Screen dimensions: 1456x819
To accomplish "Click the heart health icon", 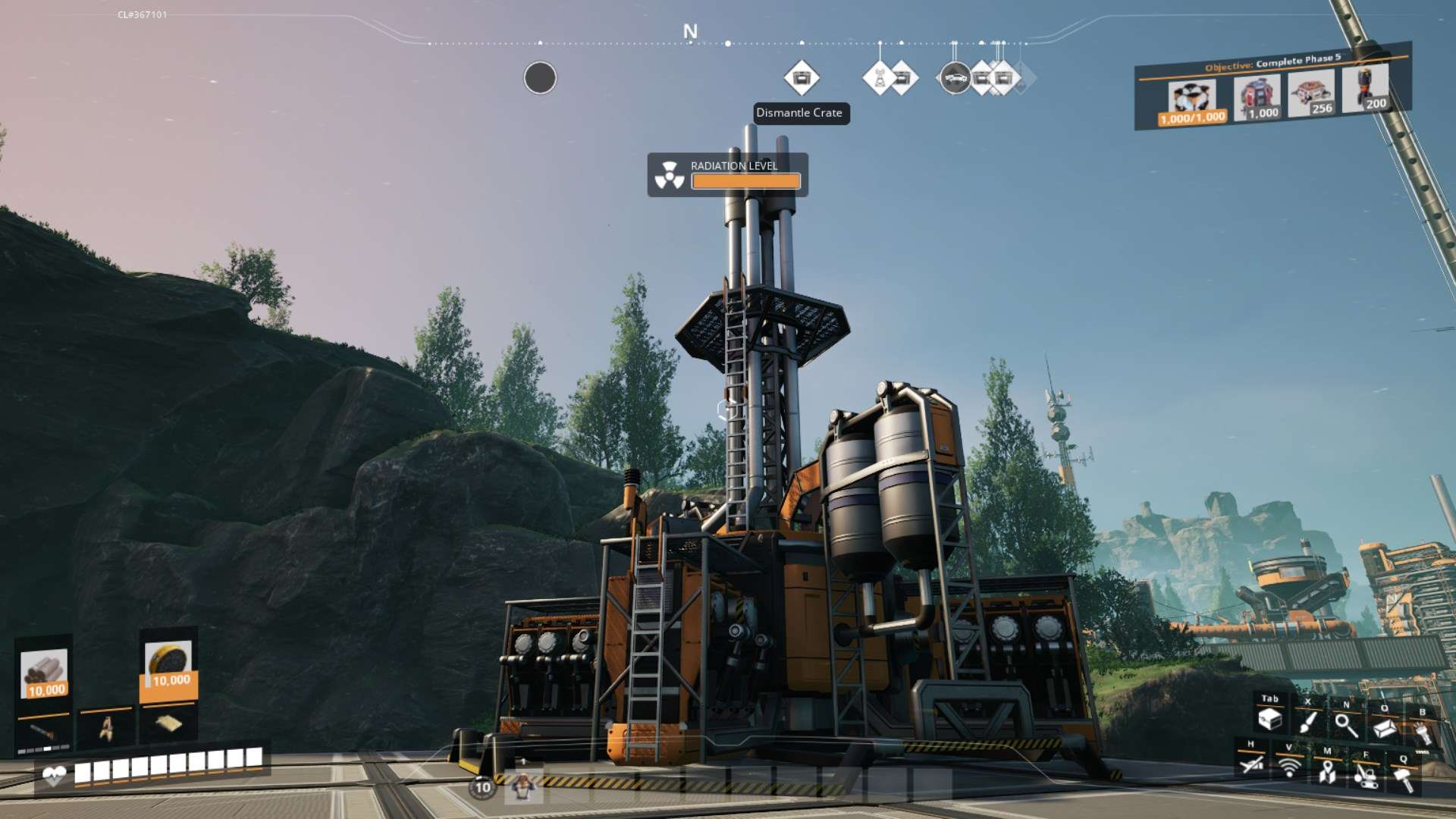I will point(55,776).
